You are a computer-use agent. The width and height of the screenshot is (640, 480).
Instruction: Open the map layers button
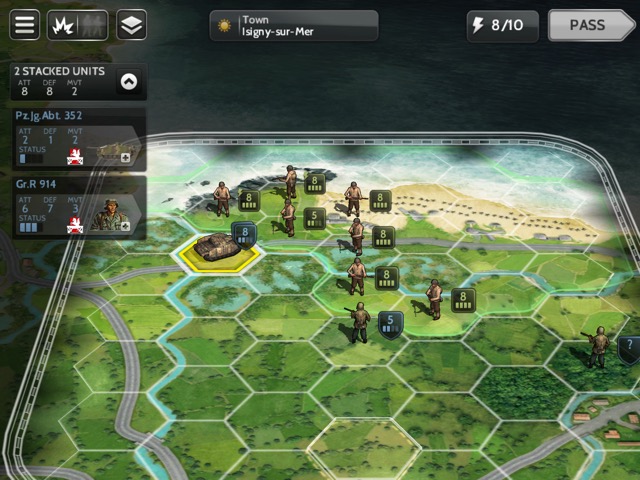pos(131,25)
